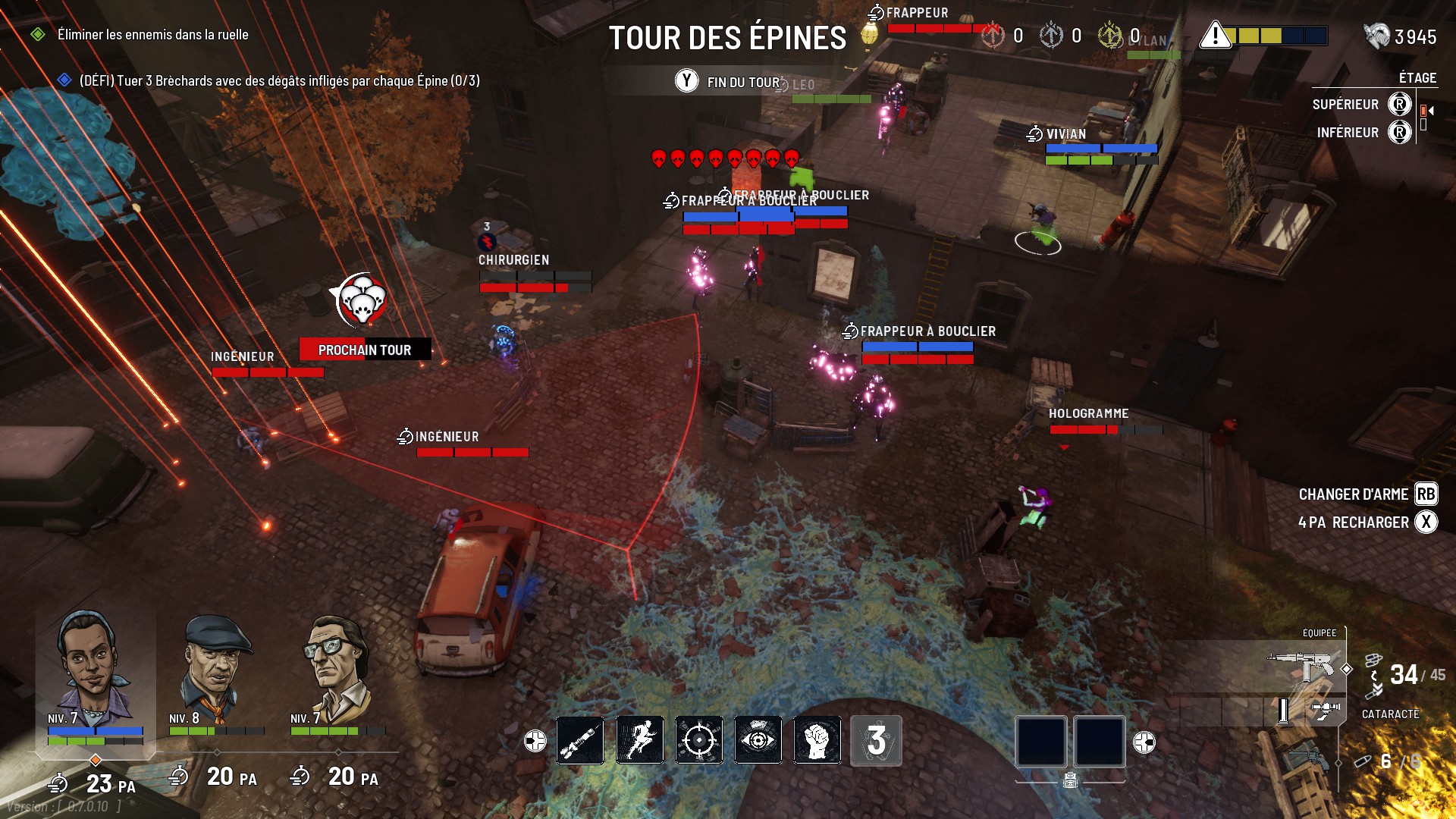Switch to the revolver sidearm

click(x=1307, y=758)
